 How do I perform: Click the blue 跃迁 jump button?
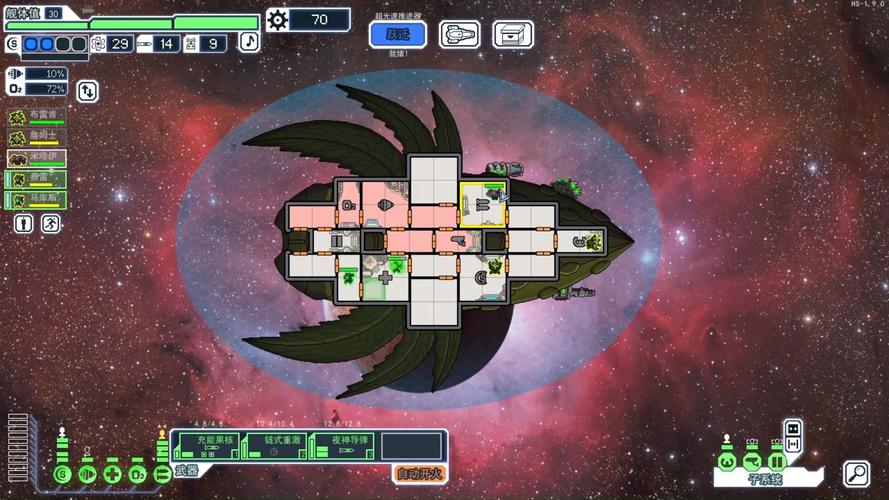click(398, 35)
